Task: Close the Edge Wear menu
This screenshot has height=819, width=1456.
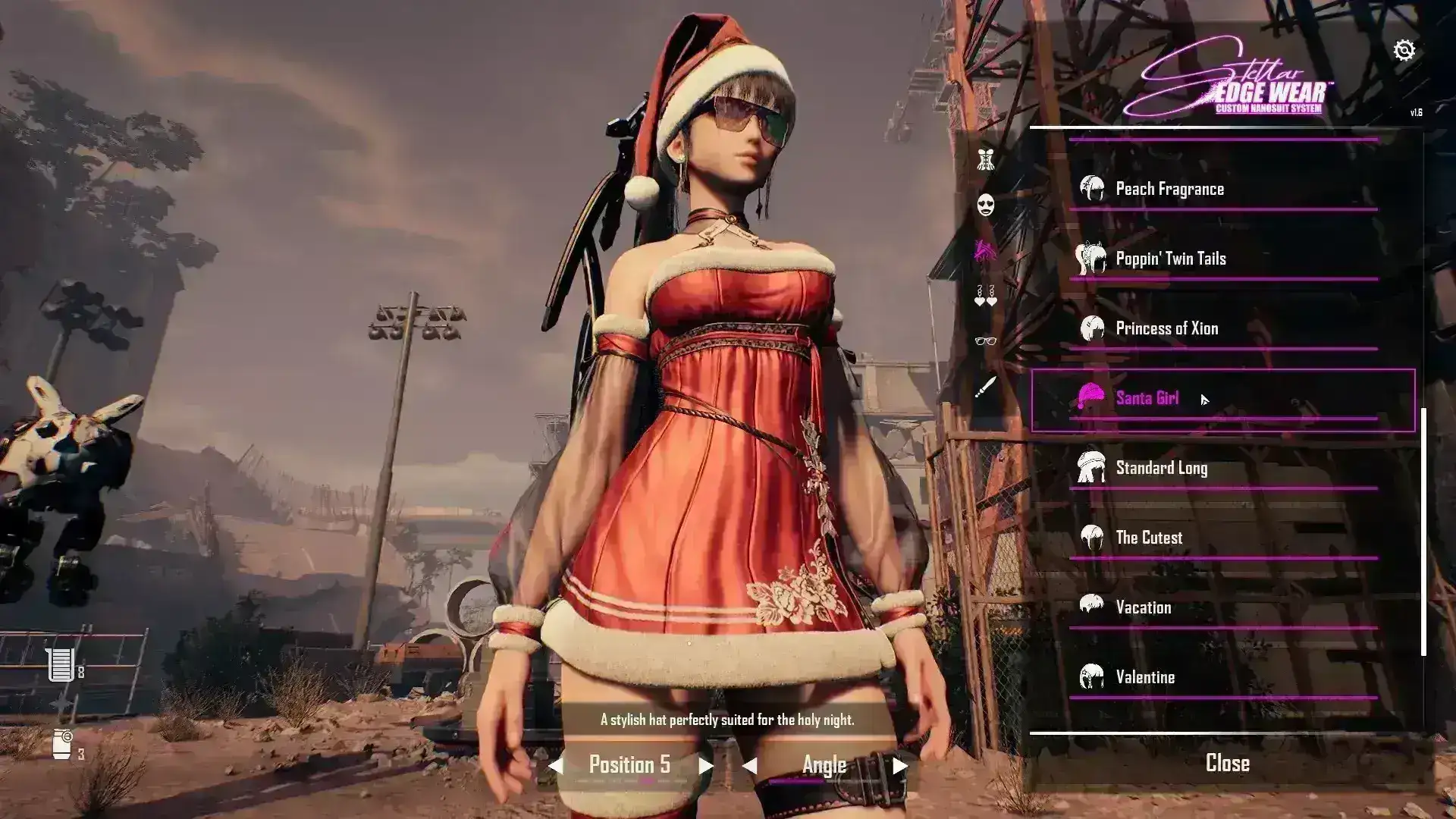Action: coord(1227,763)
